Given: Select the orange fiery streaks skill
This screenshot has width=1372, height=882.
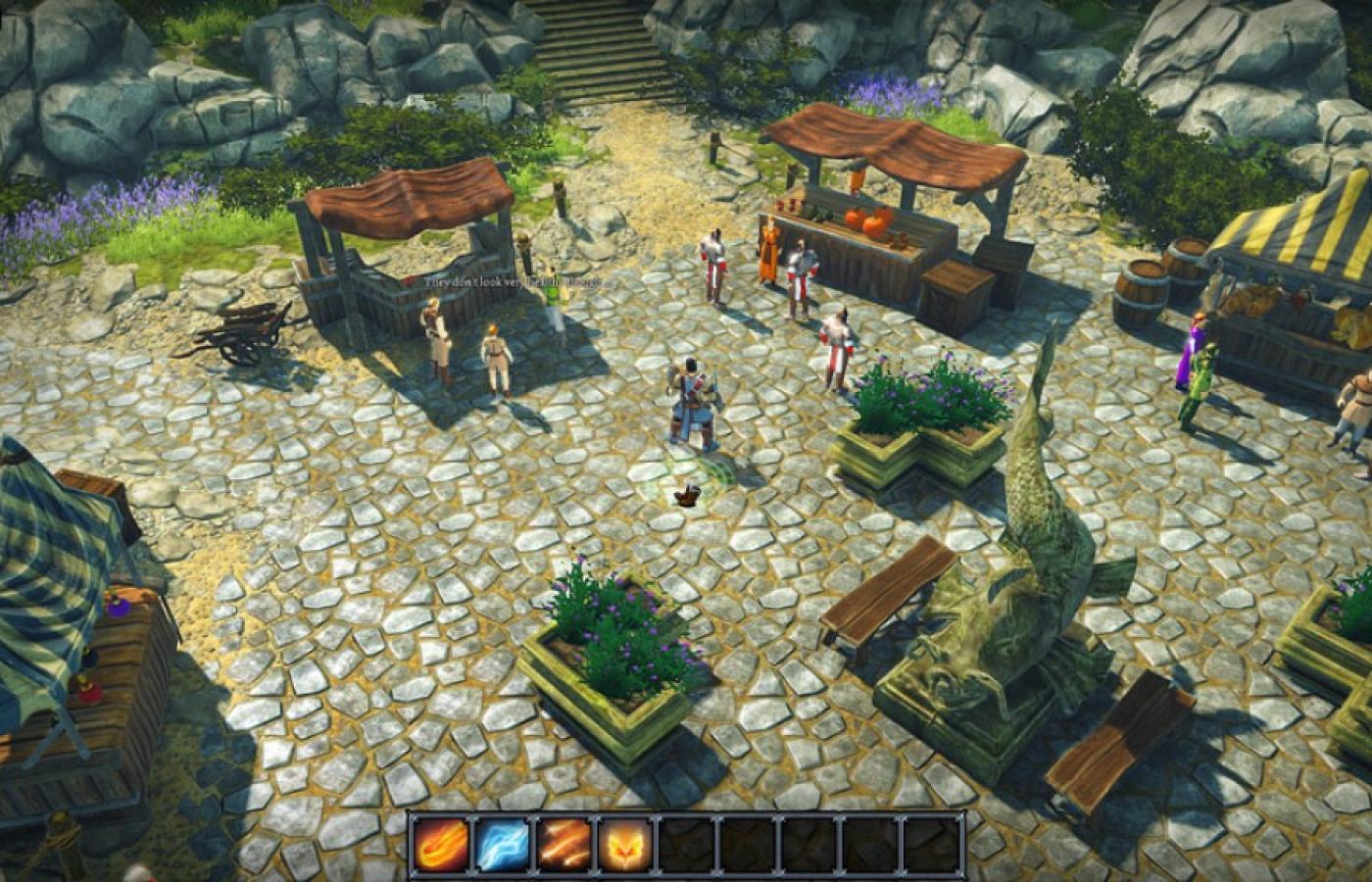Looking at the screenshot, I should point(564,845).
